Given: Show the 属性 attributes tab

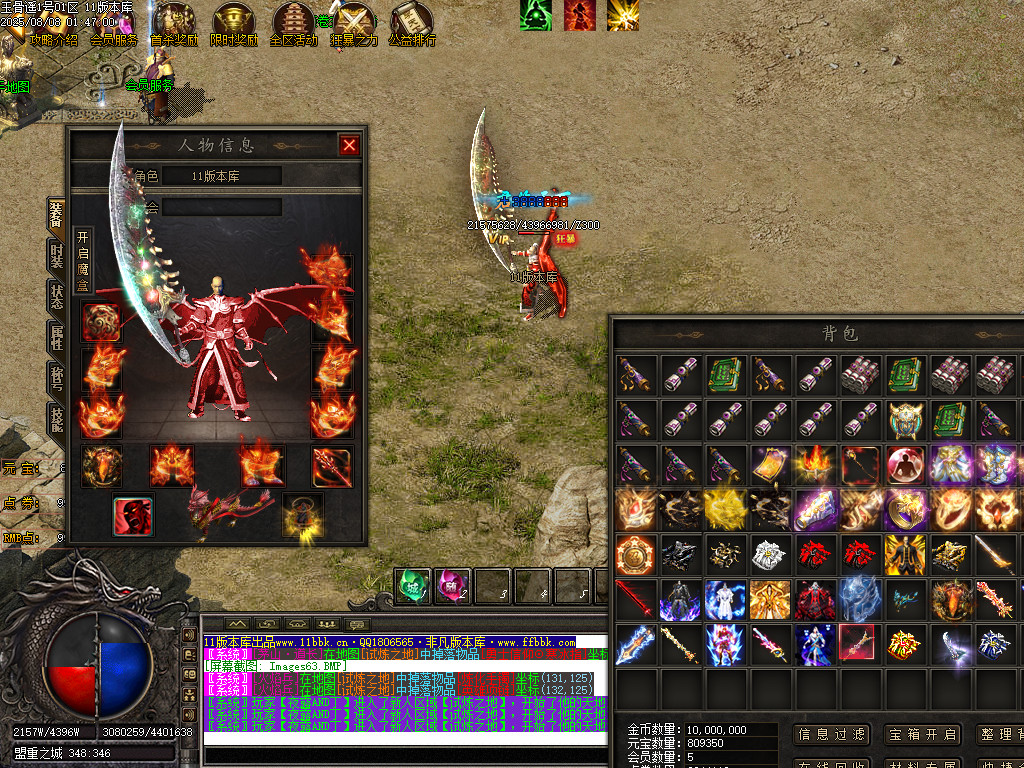Looking at the screenshot, I should coord(57,338).
